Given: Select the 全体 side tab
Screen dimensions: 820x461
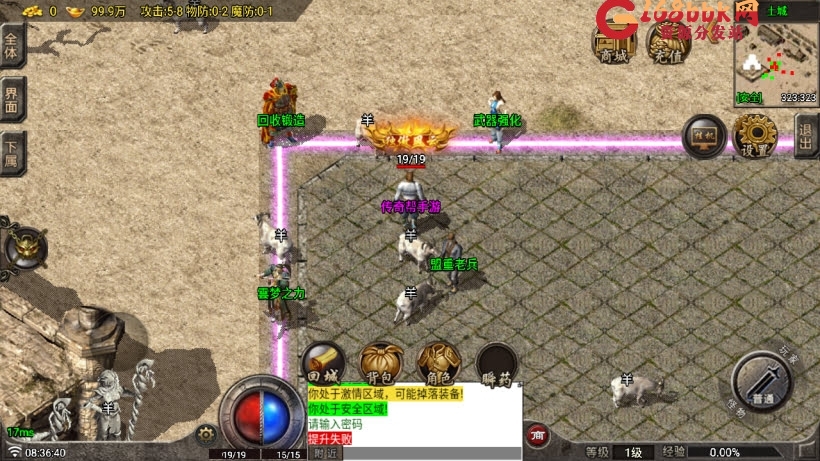Looking at the screenshot, I should tap(12, 46).
